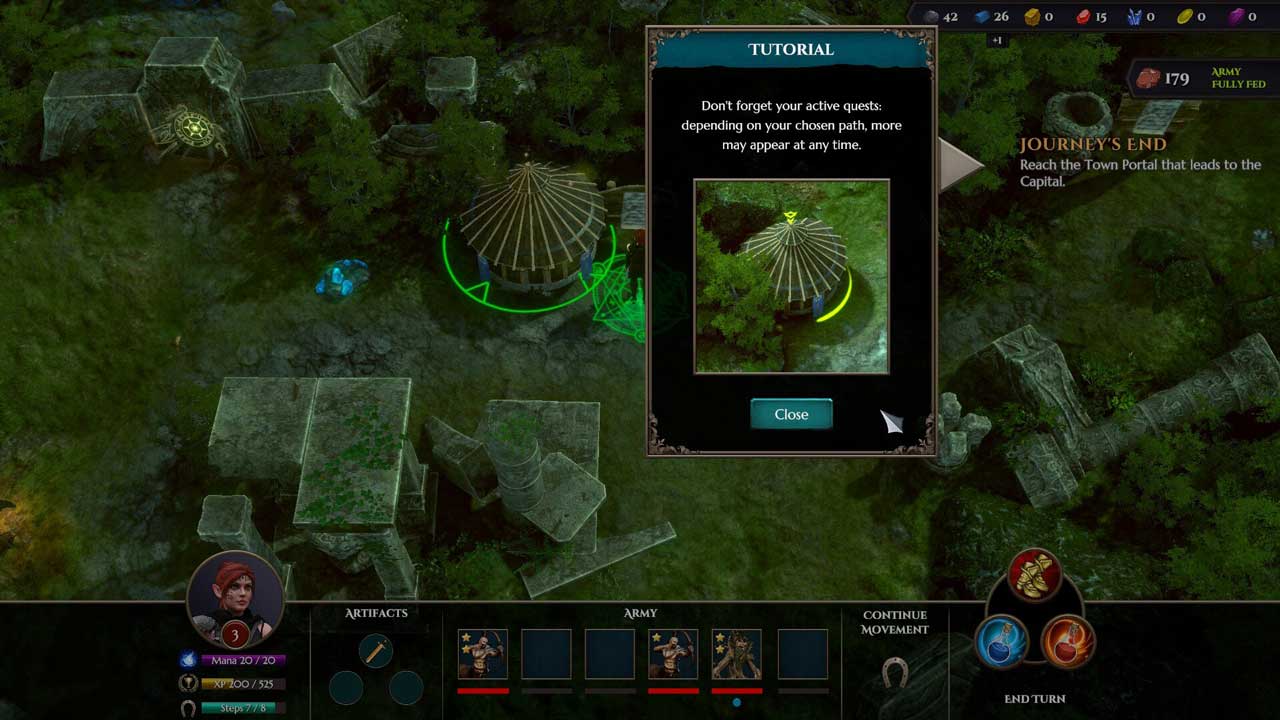
Task: Click the tutorial preview image
Action: pos(791,276)
